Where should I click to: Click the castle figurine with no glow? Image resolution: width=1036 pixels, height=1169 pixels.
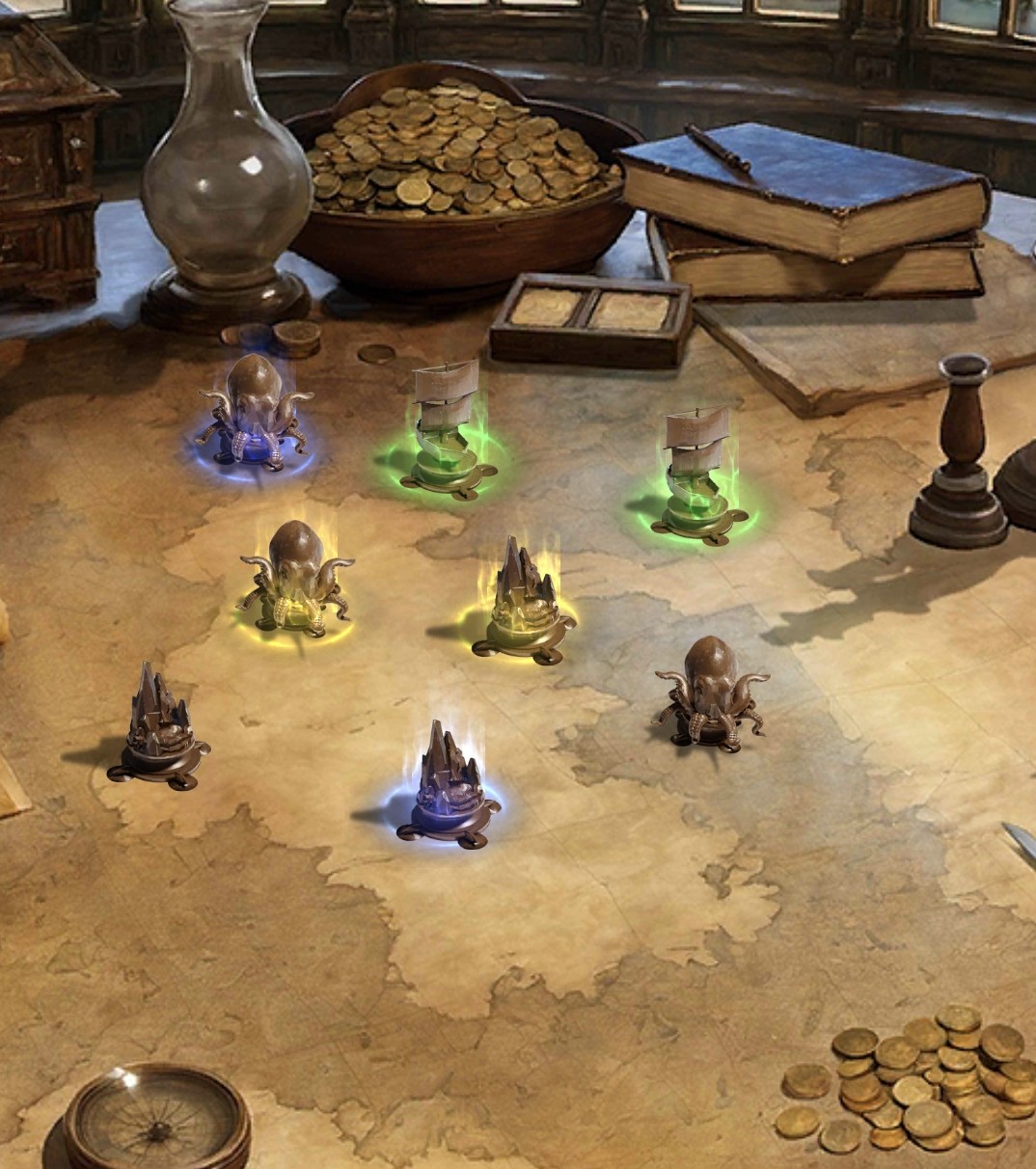coord(159,727)
